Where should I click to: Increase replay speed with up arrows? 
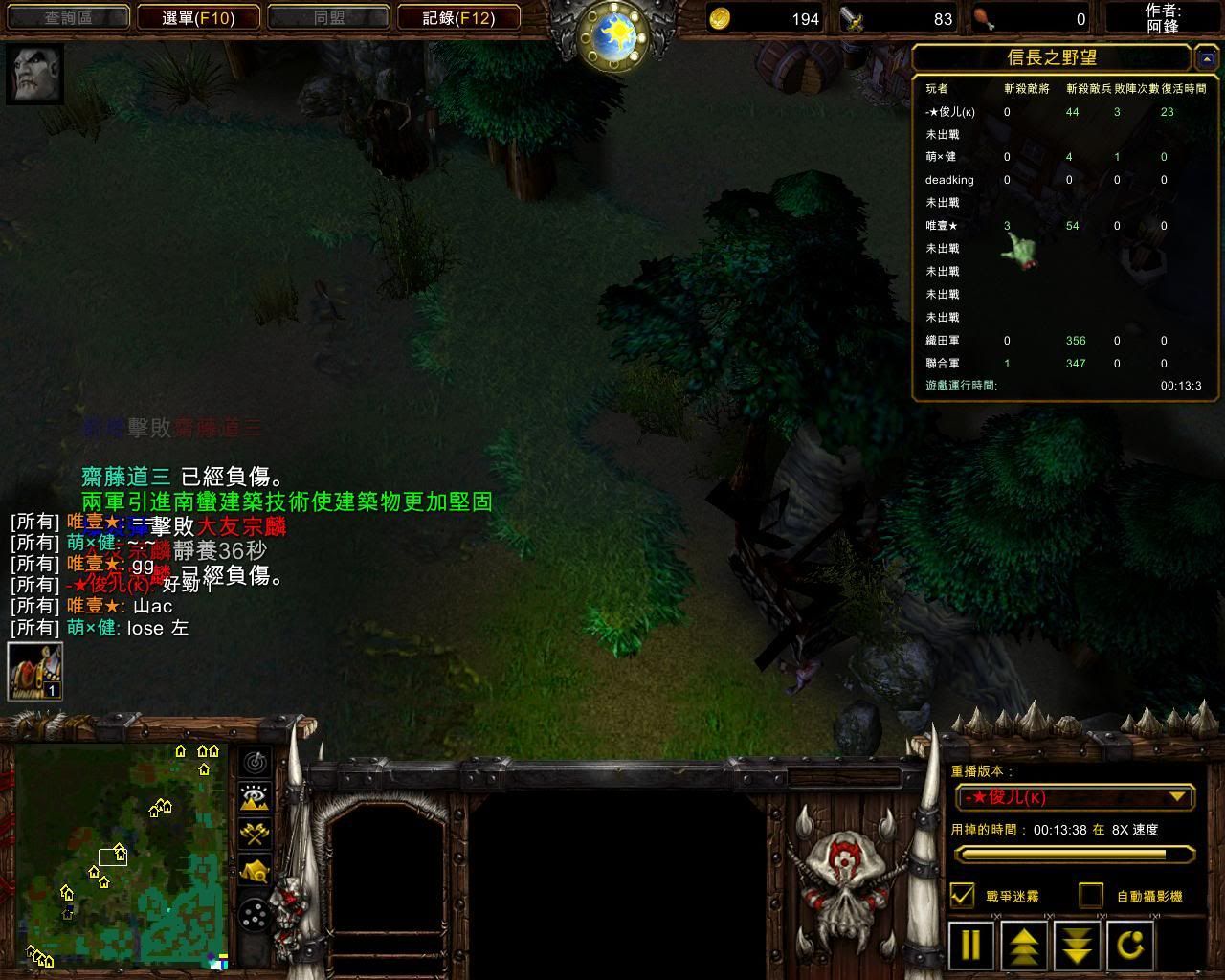(1023, 946)
